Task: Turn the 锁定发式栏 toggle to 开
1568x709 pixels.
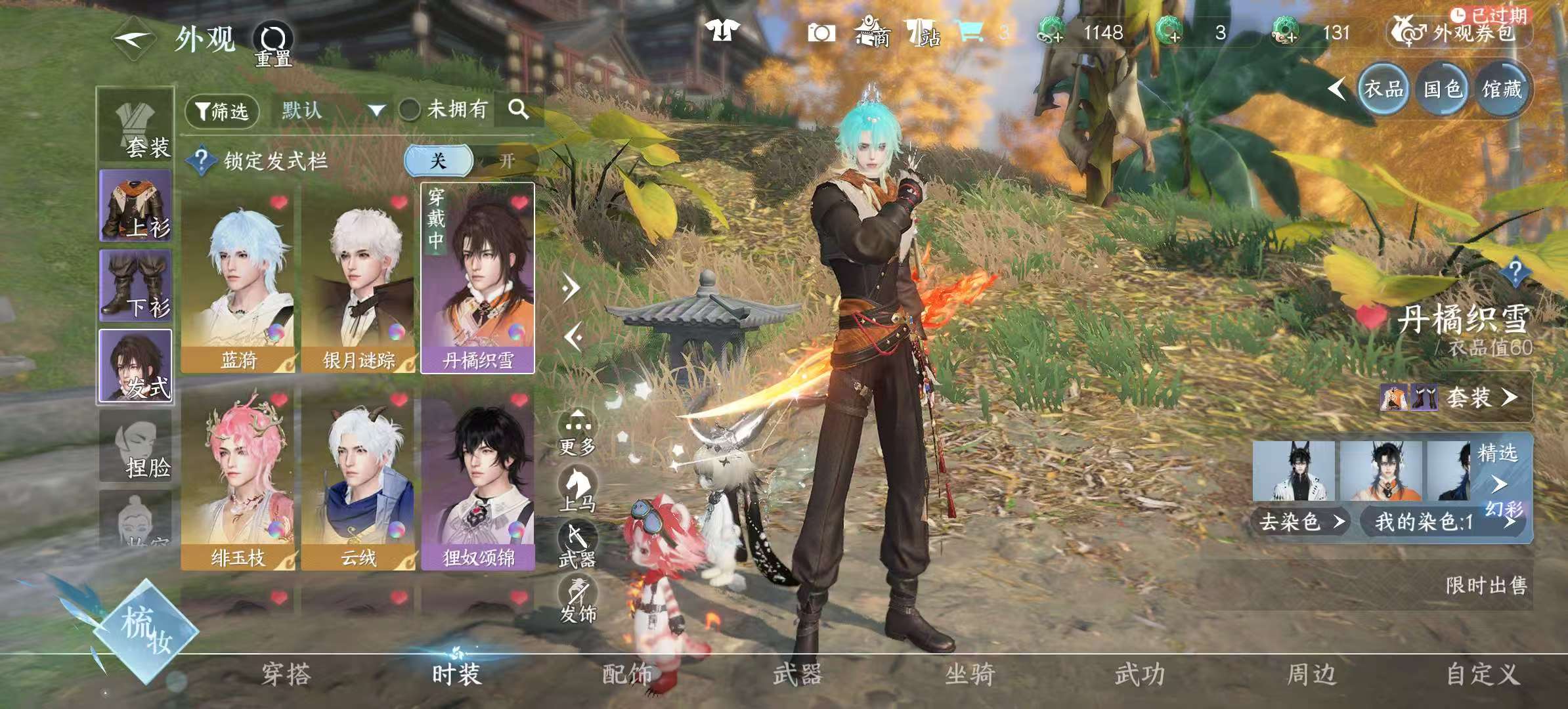Action: [506, 161]
